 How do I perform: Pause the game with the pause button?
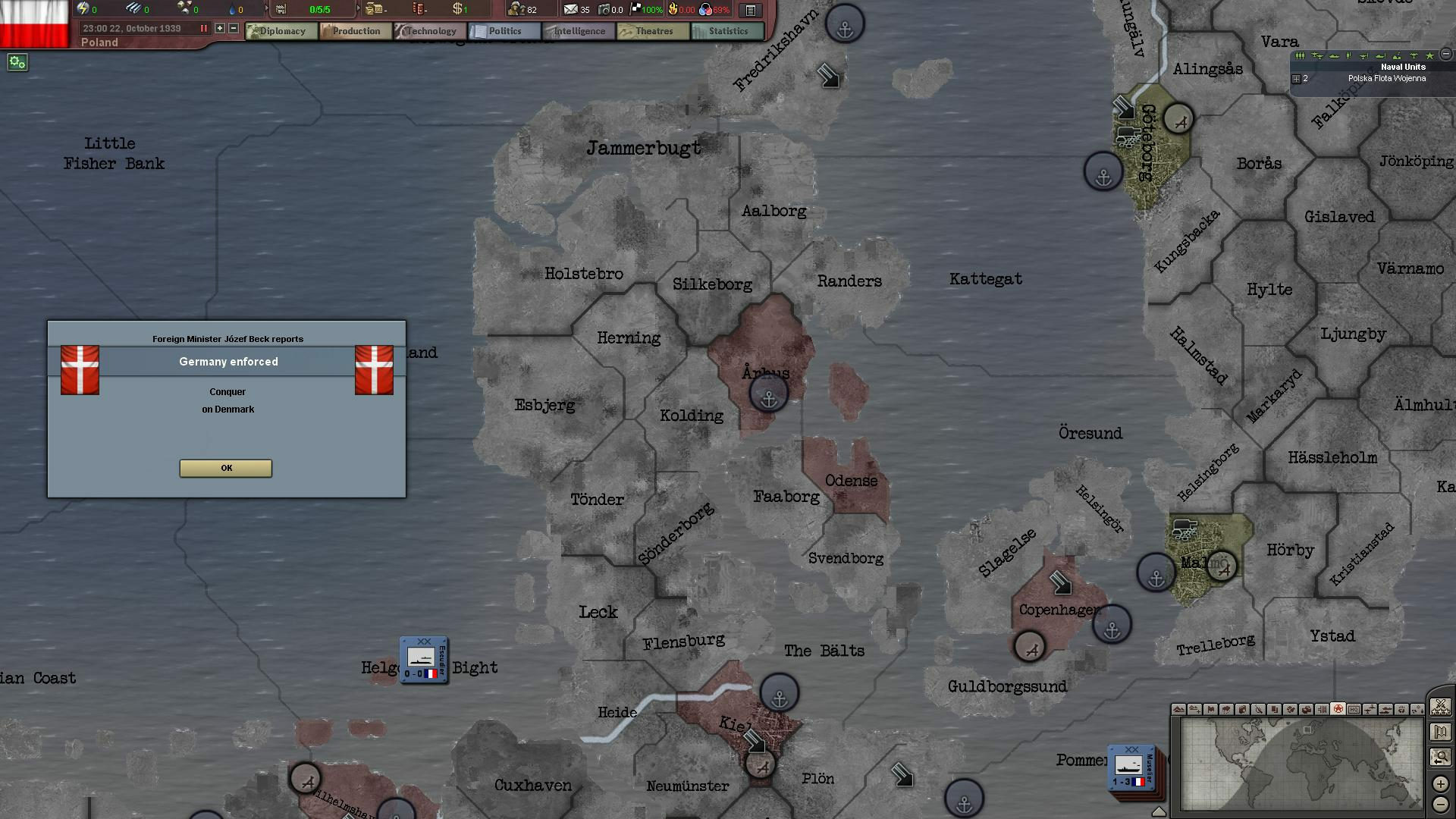202,27
